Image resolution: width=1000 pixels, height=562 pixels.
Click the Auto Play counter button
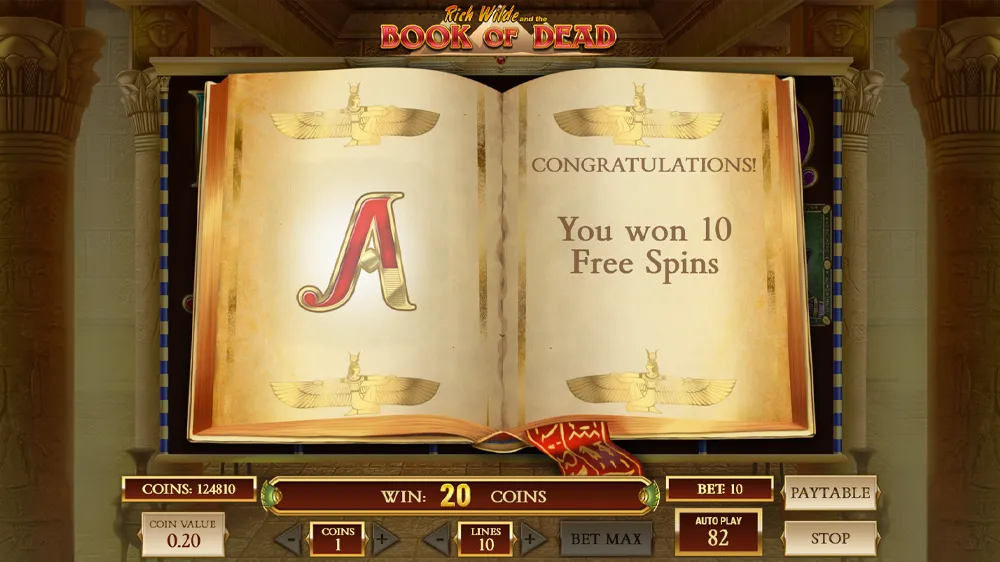(x=718, y=531)
